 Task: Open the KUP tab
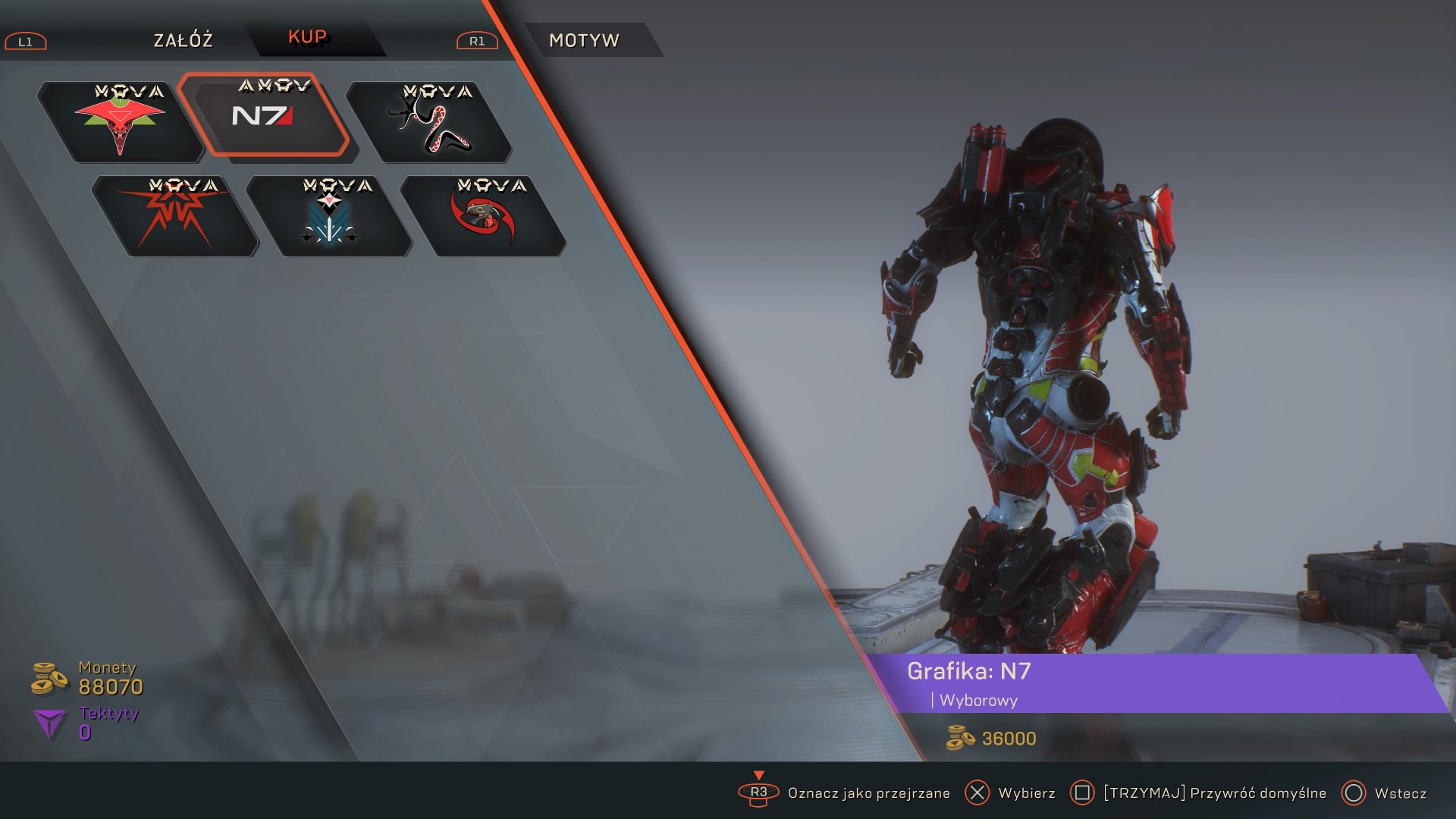307,38
